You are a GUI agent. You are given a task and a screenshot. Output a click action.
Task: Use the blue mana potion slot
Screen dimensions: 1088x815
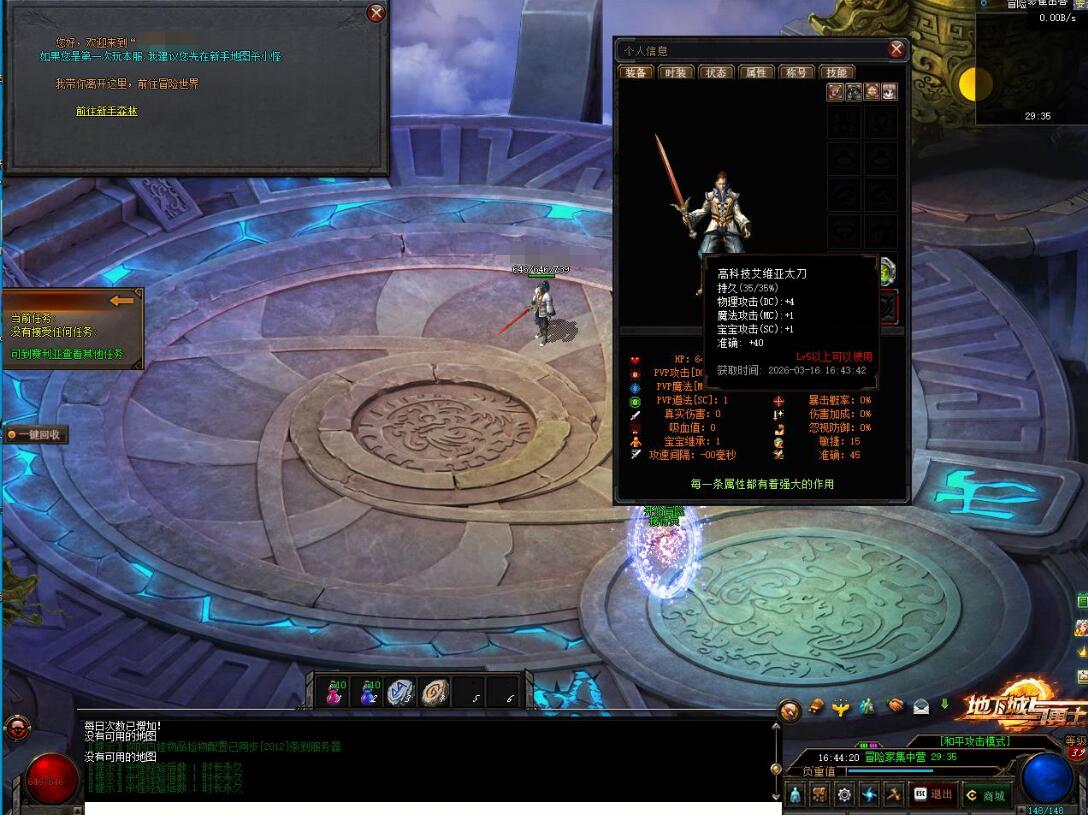[x=369, y=692]
